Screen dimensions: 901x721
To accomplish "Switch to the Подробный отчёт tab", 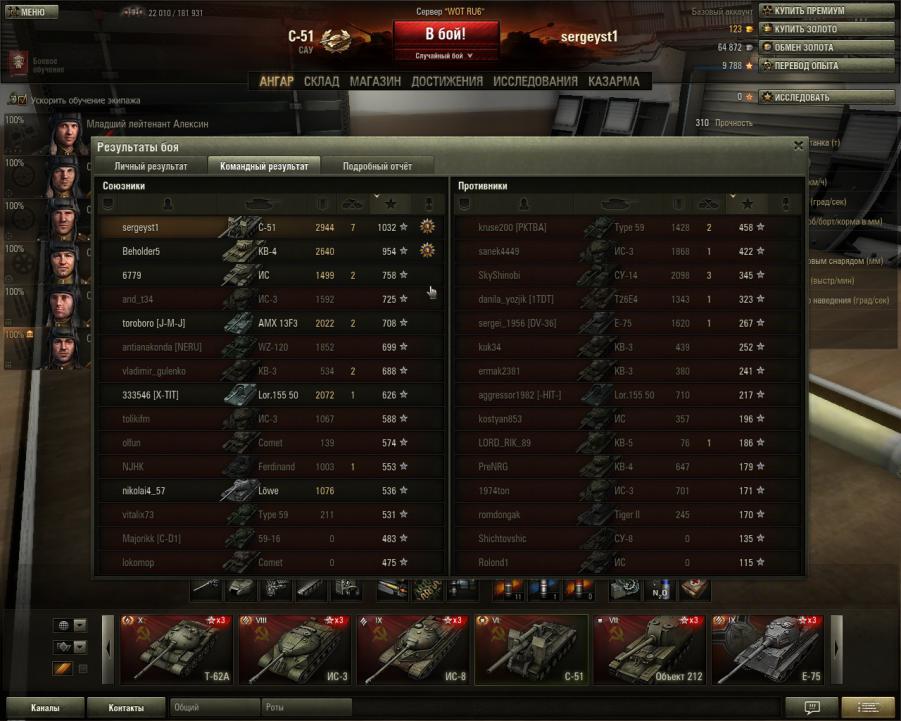I will 377,166.
